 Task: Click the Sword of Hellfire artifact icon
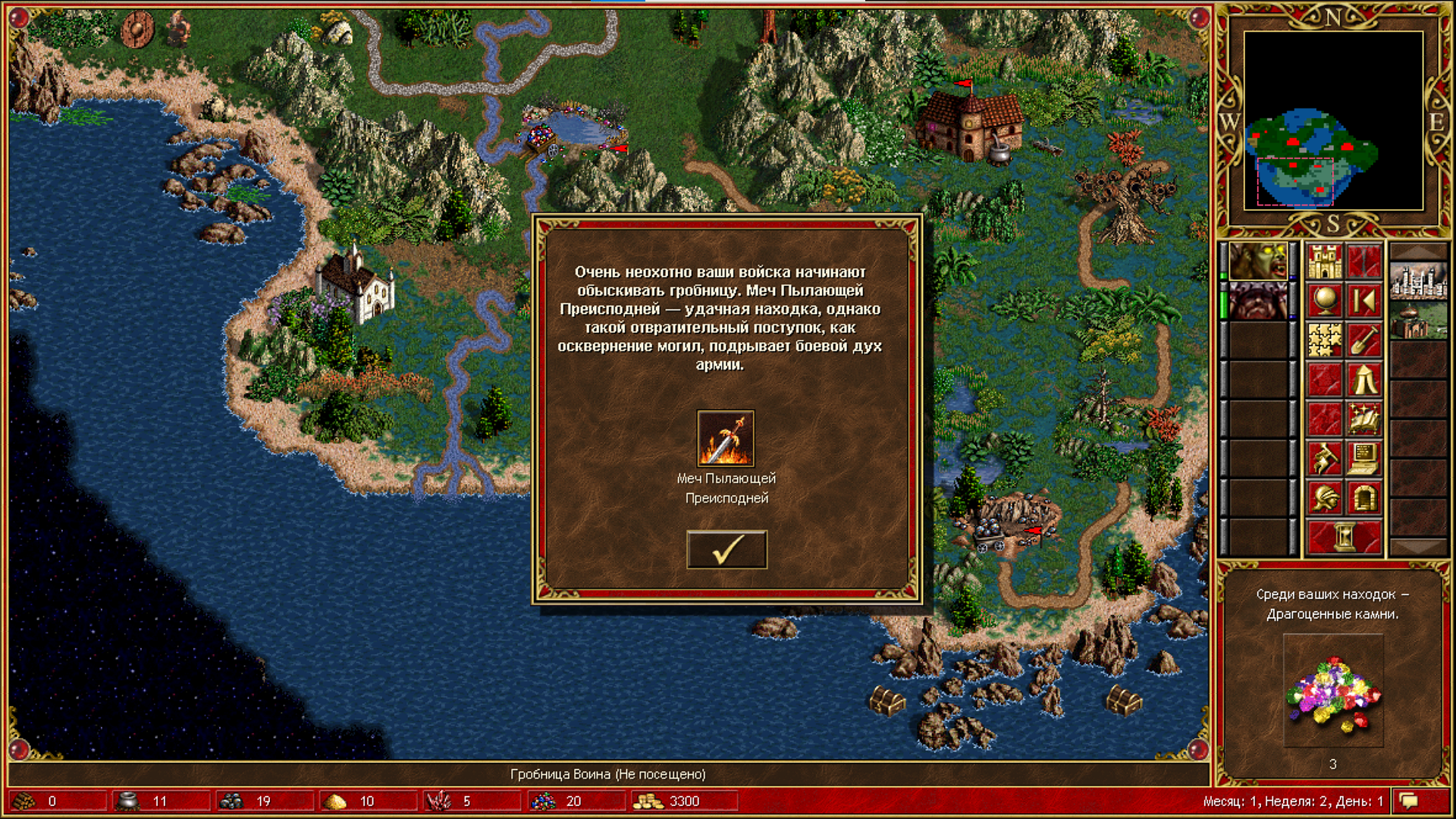coord(726,438)
